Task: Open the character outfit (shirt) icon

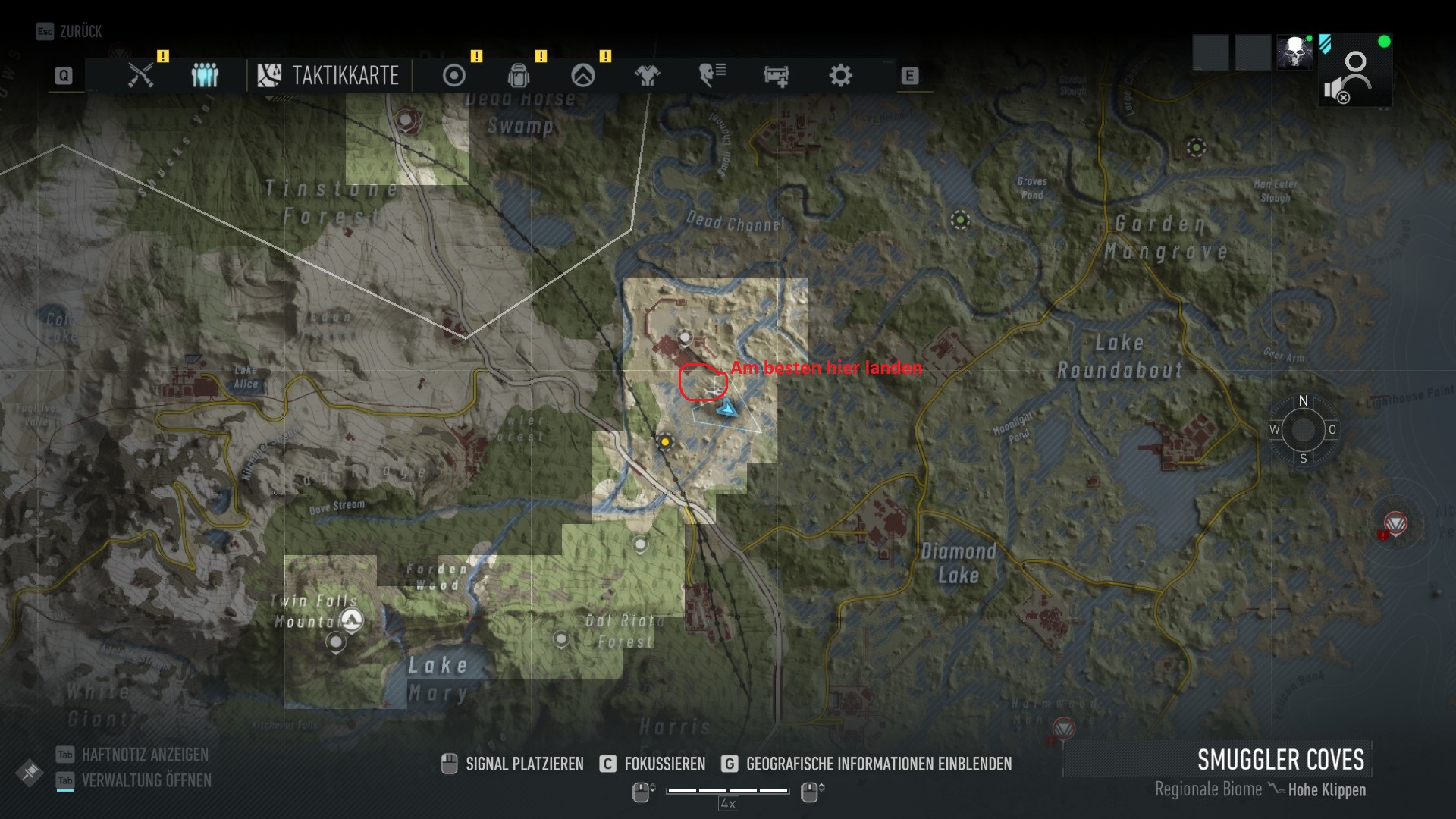Action: click(647, 75)
